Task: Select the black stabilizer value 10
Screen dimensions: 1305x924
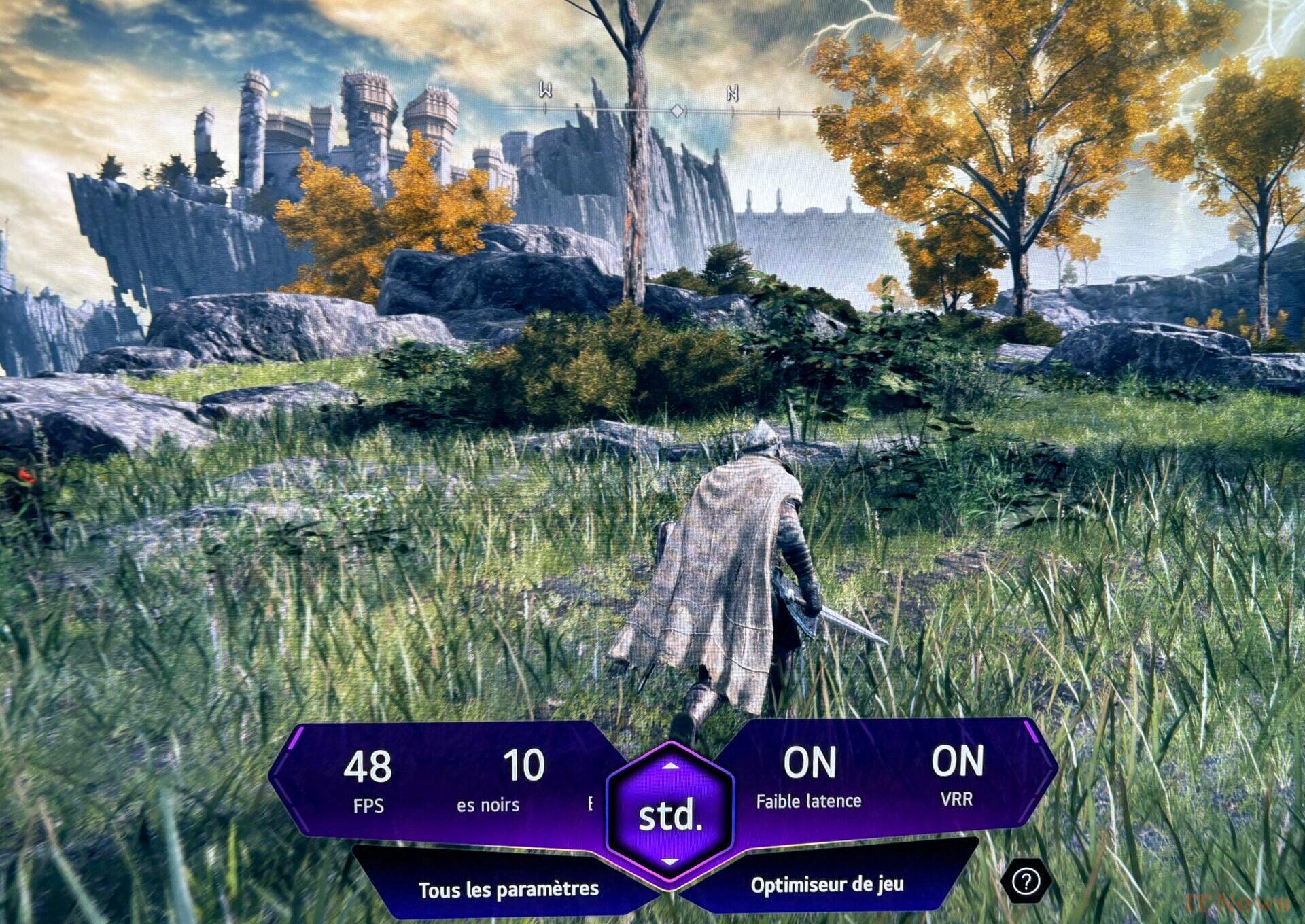Action: click(523, 766)
